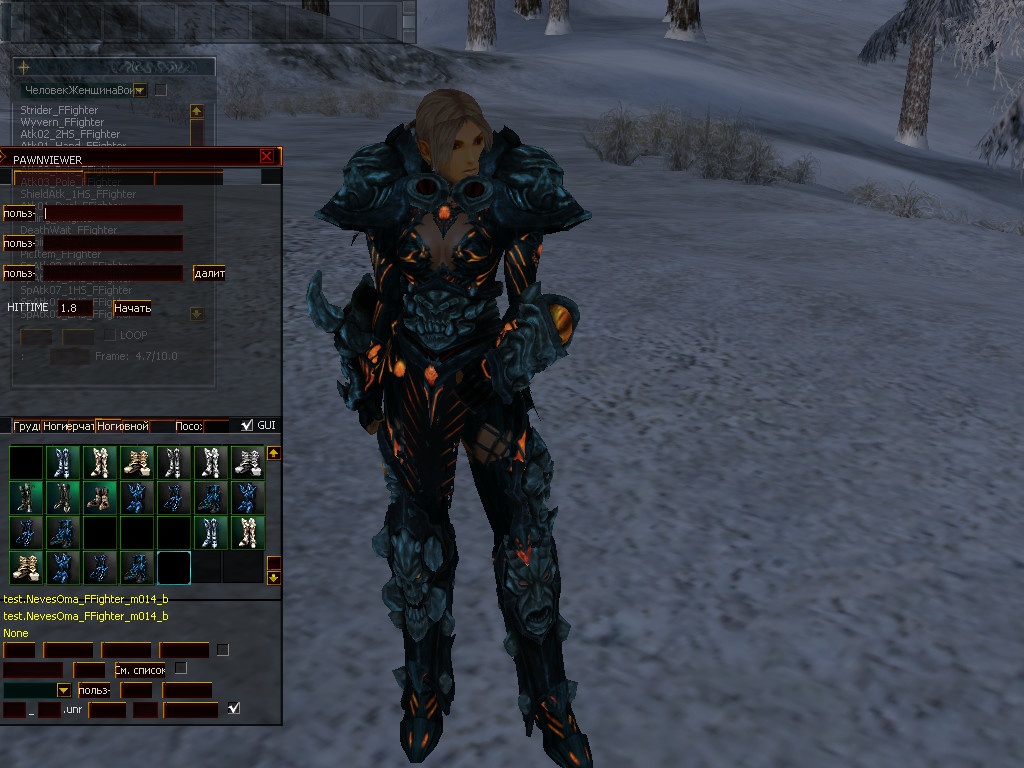Choose Wyvern_FFighter from the animation list

pyautogui.click(x=62, y=122)
